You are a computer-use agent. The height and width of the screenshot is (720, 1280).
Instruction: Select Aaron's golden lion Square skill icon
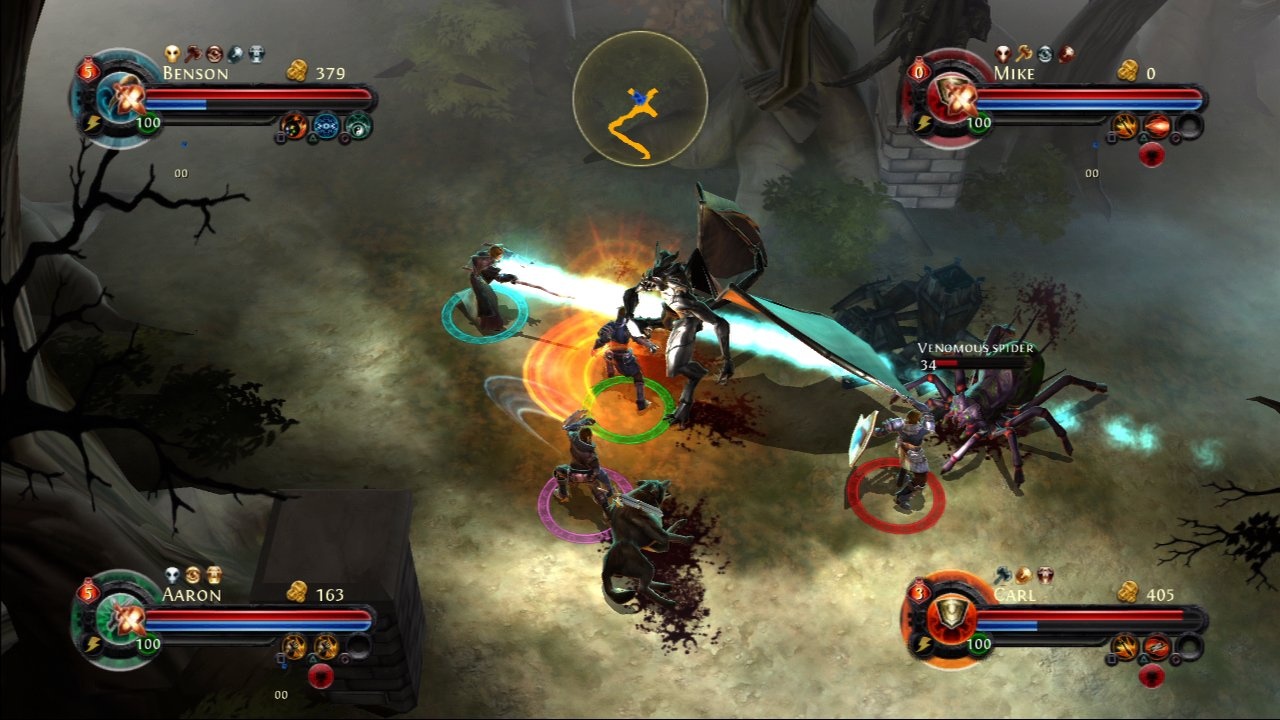(295, 647)
